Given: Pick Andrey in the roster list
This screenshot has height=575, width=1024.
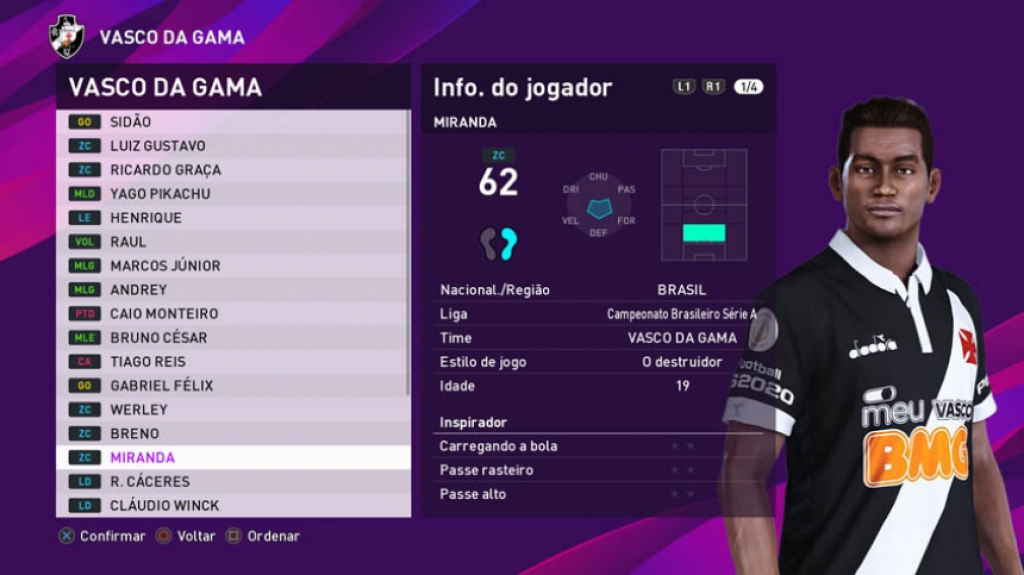Looking at the screenshot, I should point(232,290).
